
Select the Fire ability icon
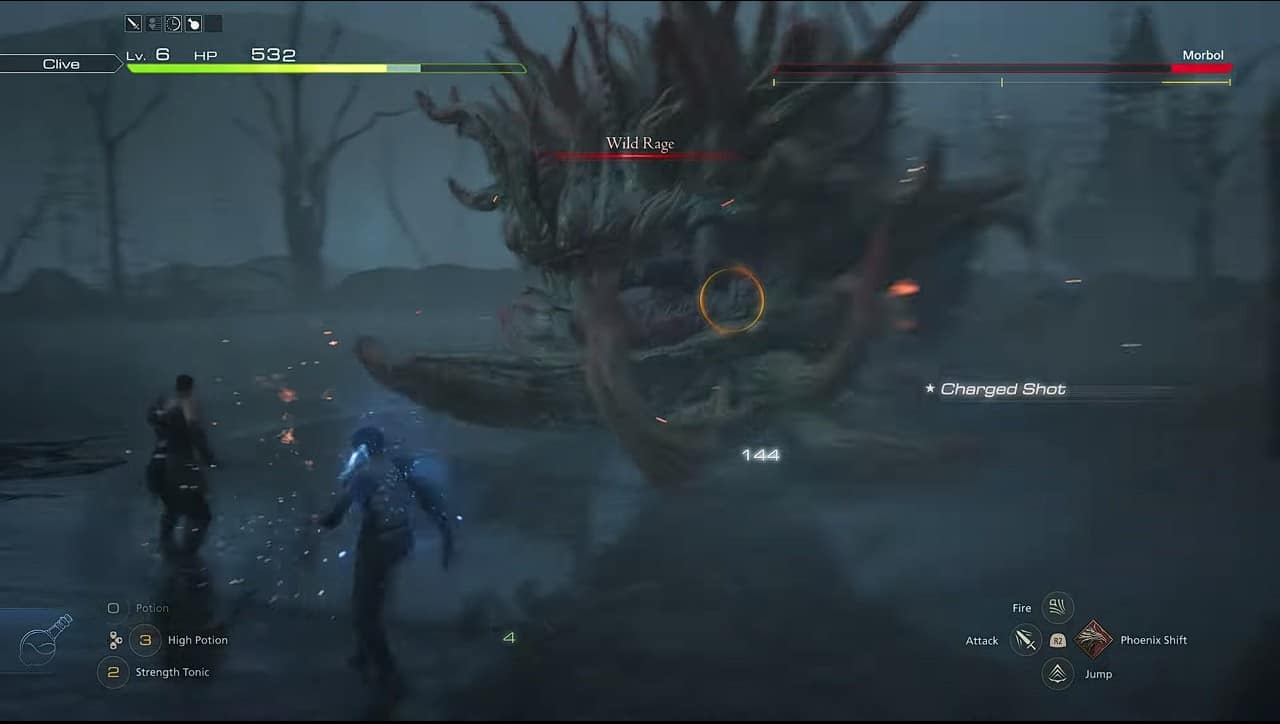click(x=1057, y=607)
